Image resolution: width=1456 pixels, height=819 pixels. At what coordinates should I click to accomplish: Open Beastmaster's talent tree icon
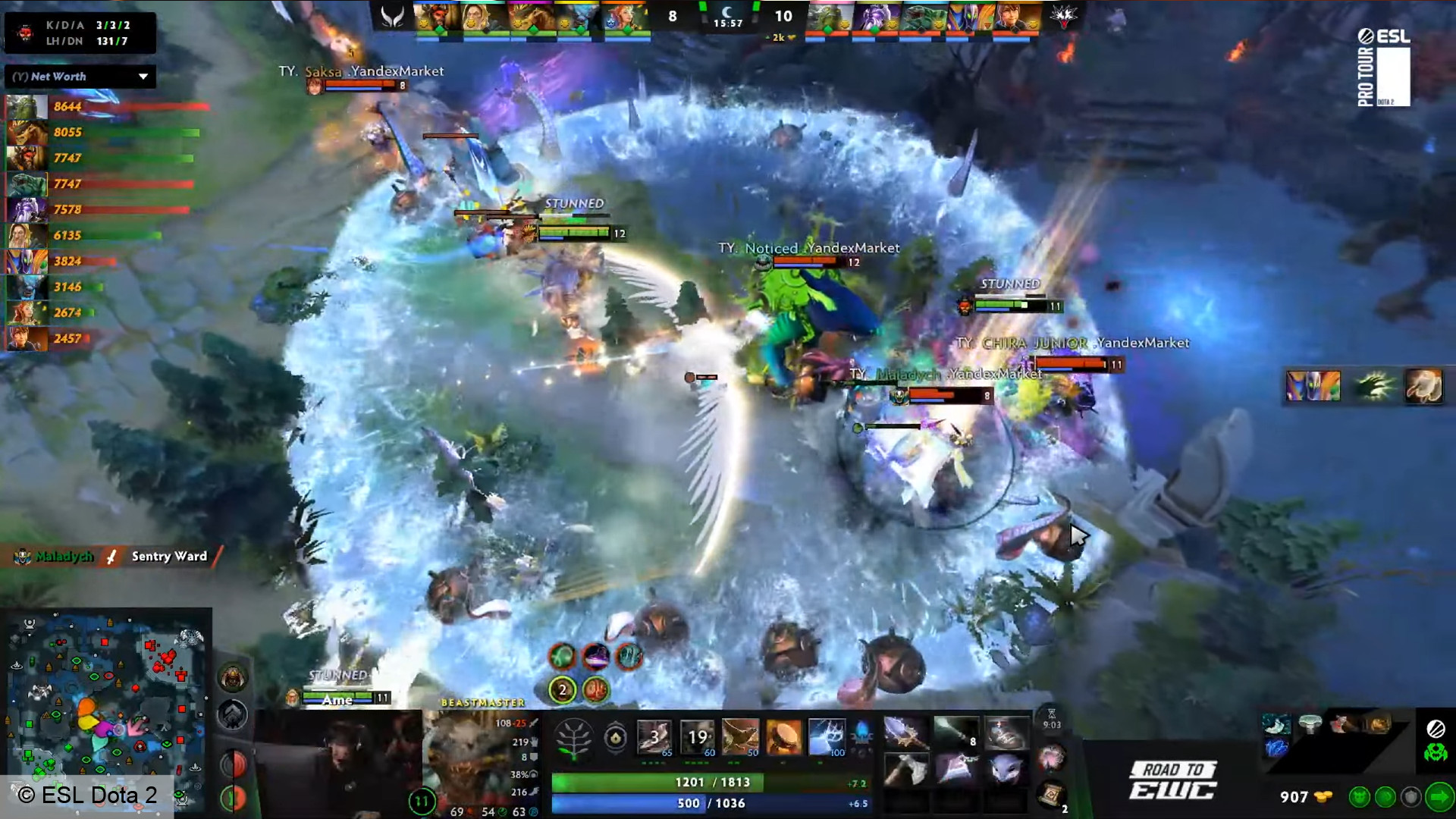point(574,736)
